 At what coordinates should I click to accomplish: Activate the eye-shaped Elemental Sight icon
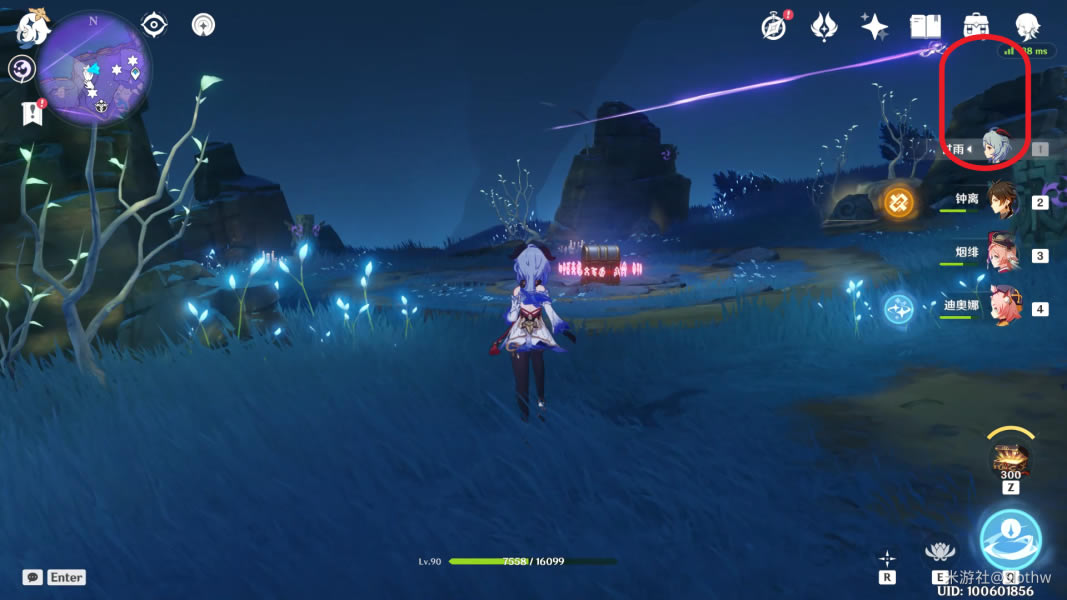(x=154, y=24)
